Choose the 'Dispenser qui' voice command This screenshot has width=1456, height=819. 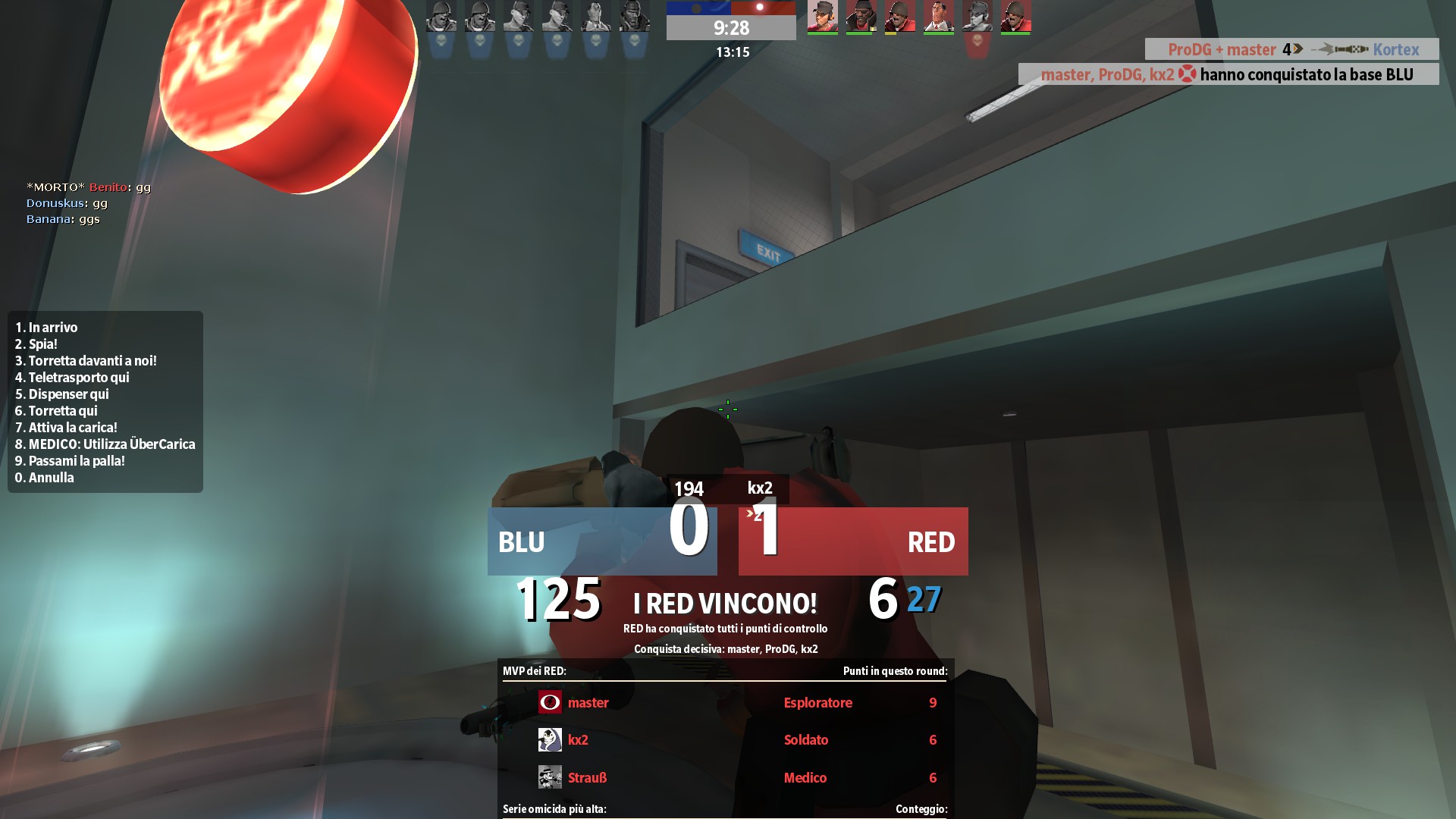(62, 394)
